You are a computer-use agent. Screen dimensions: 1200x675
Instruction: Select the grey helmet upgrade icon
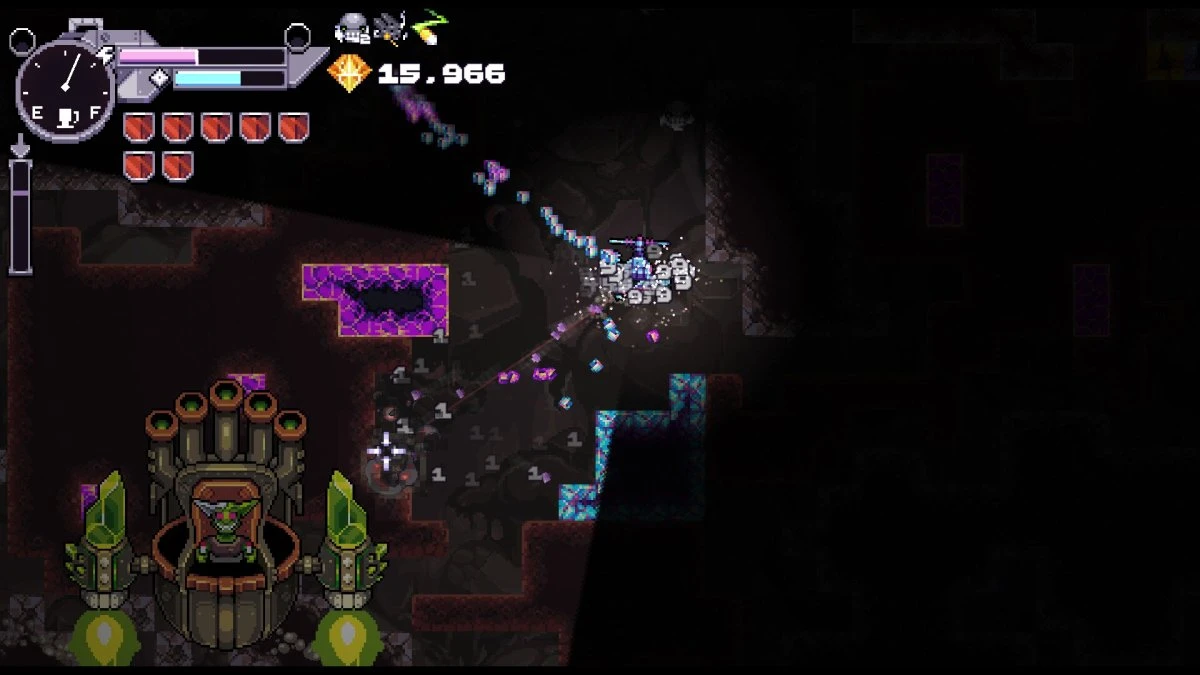click(x=351, y=28)
